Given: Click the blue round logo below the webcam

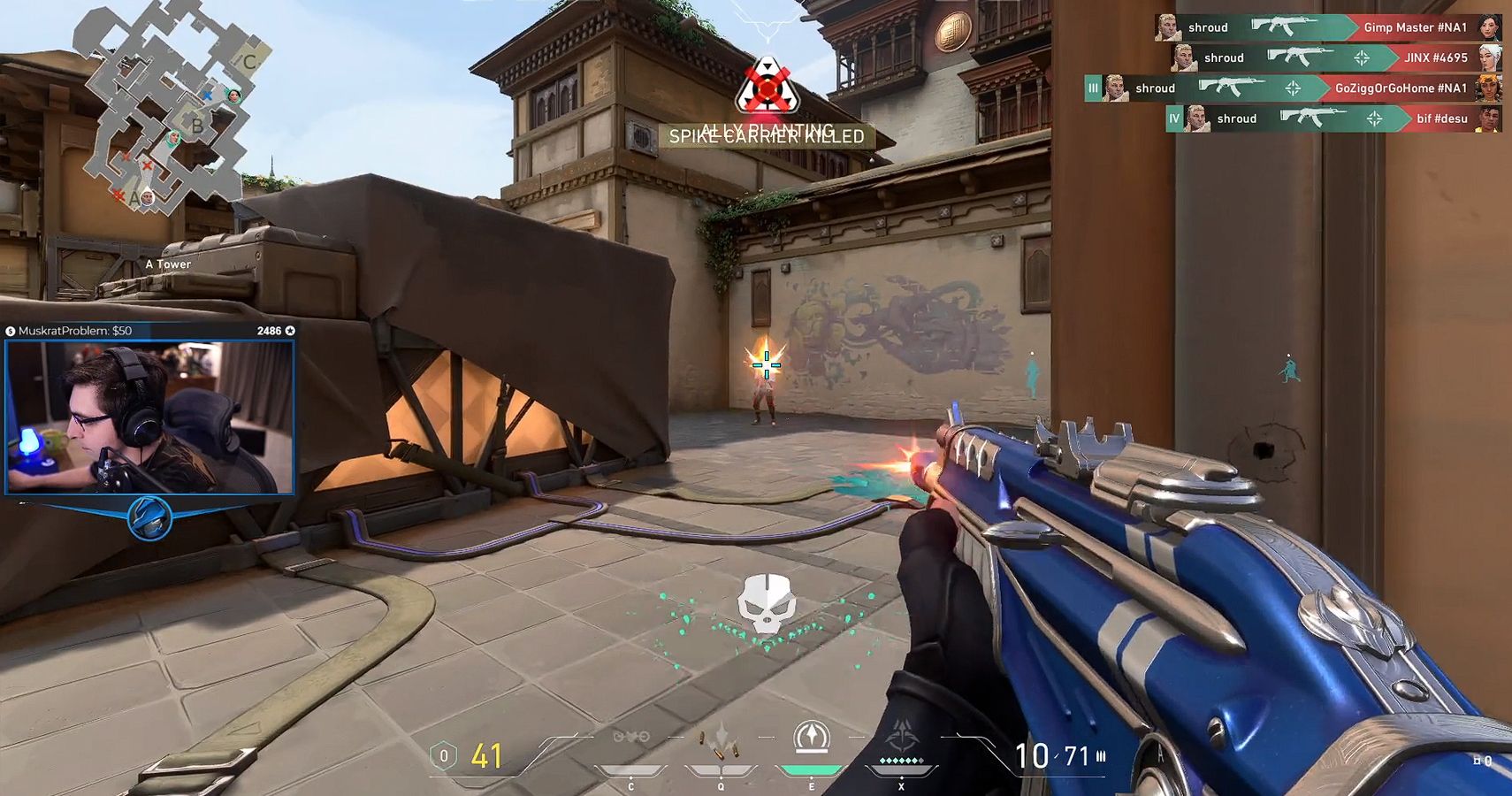Looking at the screenshot, I should (x=149, y=518).
